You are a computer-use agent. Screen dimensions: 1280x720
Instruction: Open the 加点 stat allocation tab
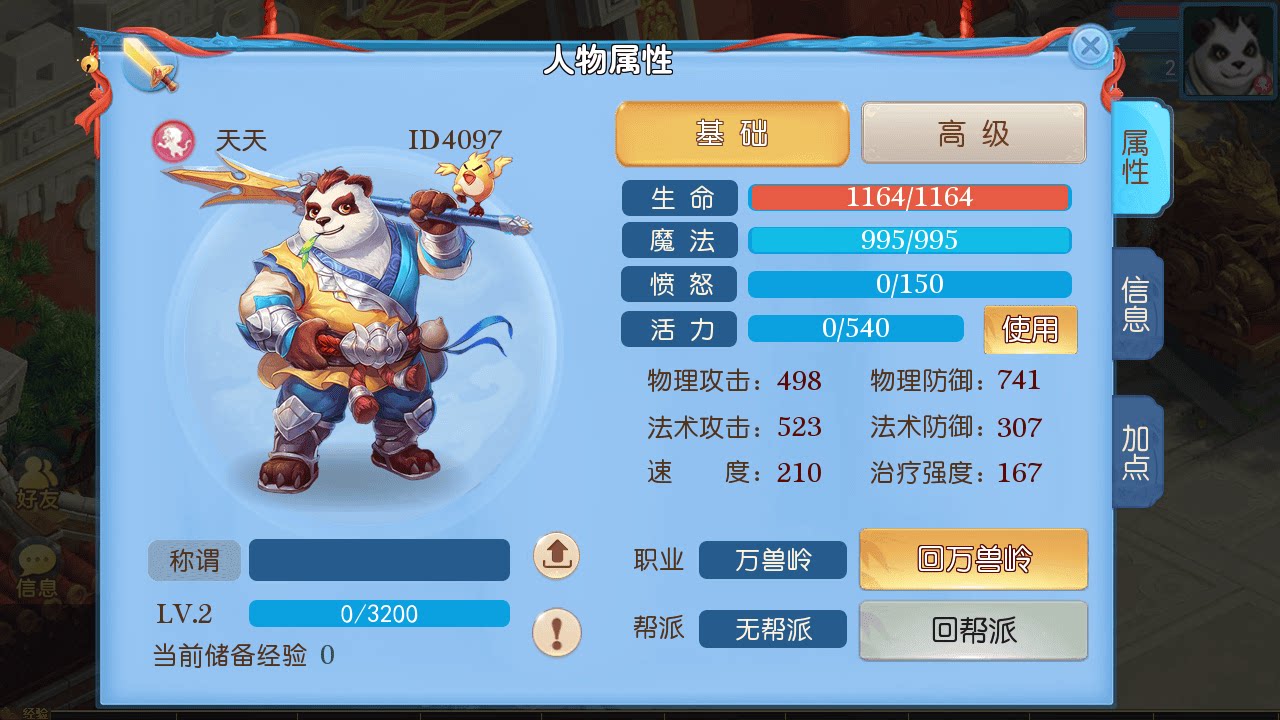[x=1139, y=452]
